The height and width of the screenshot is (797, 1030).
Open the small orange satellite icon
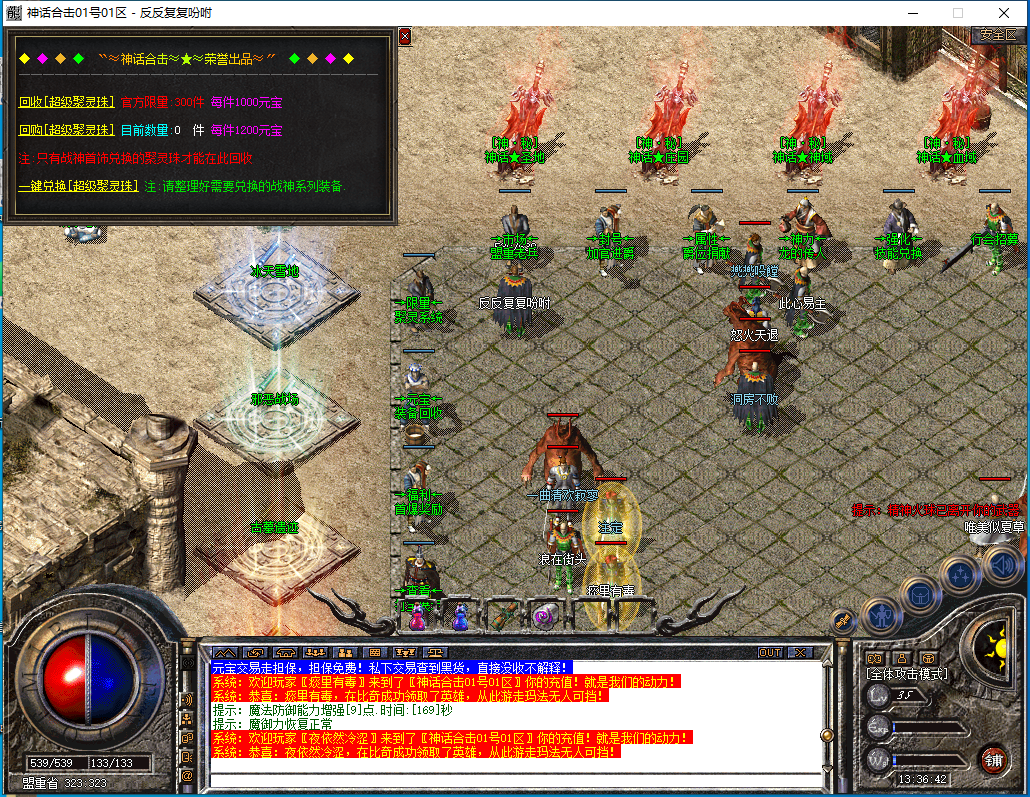[844, 620]
